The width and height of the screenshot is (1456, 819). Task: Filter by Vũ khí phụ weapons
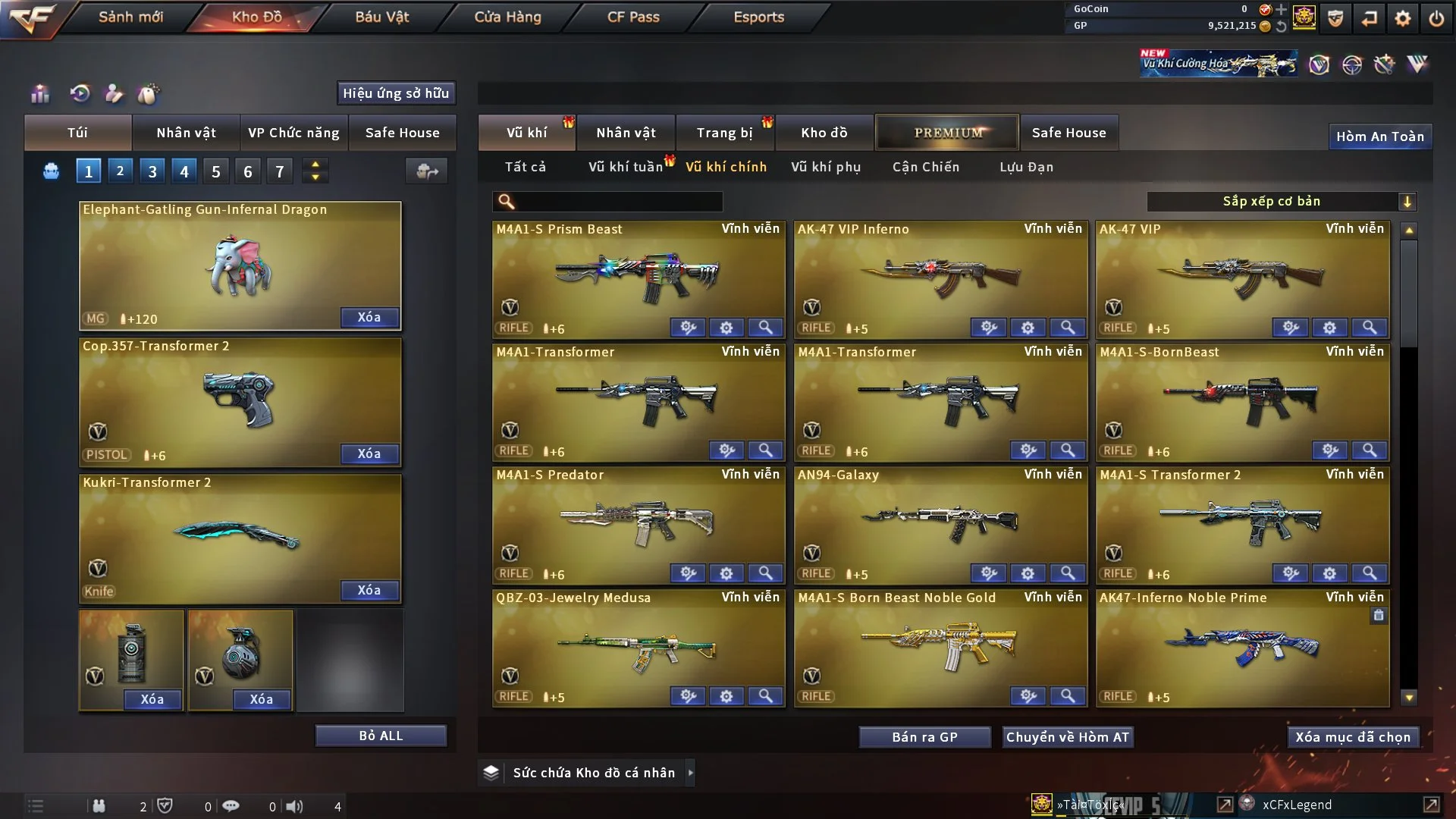(x=826, y=167)
